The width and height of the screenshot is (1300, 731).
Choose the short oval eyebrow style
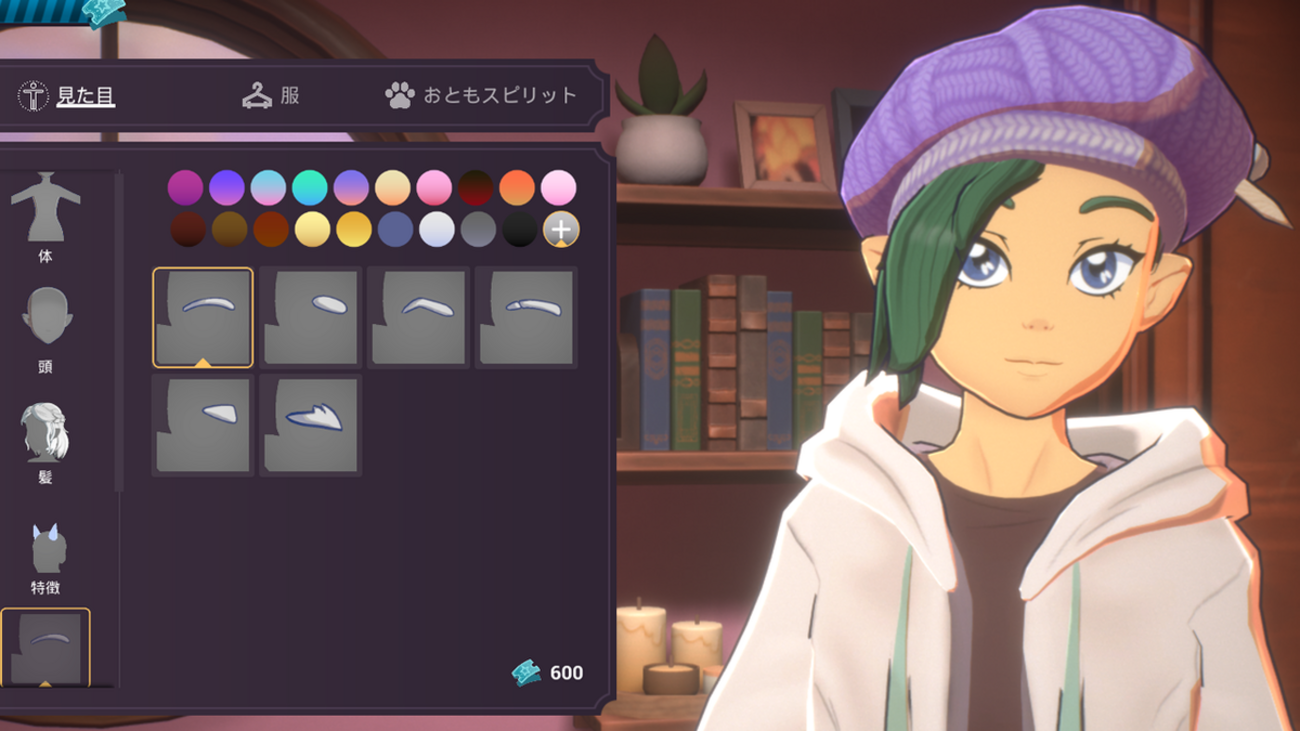click(x=310, y=317)
